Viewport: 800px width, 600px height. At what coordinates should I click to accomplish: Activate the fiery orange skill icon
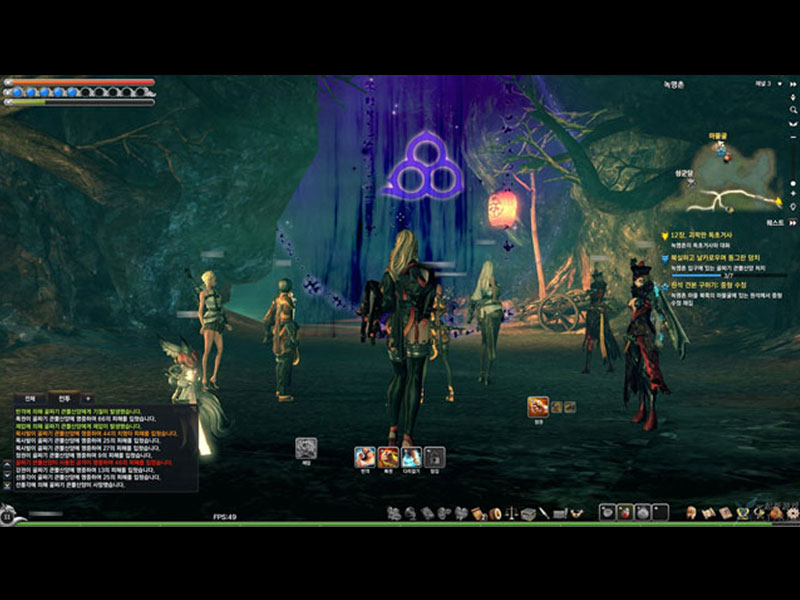pyautogui.click(x=388, y=457)
